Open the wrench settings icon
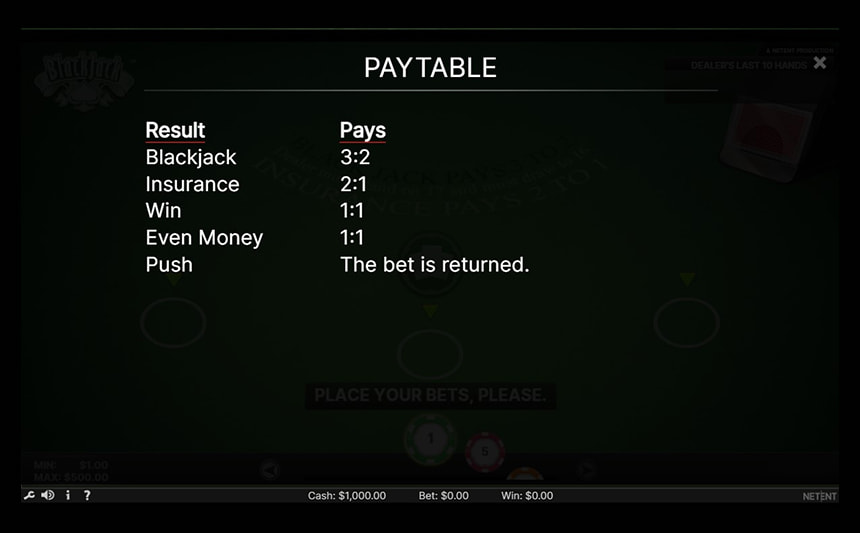This screenshot has width=860, height=533. click(29, 495)
